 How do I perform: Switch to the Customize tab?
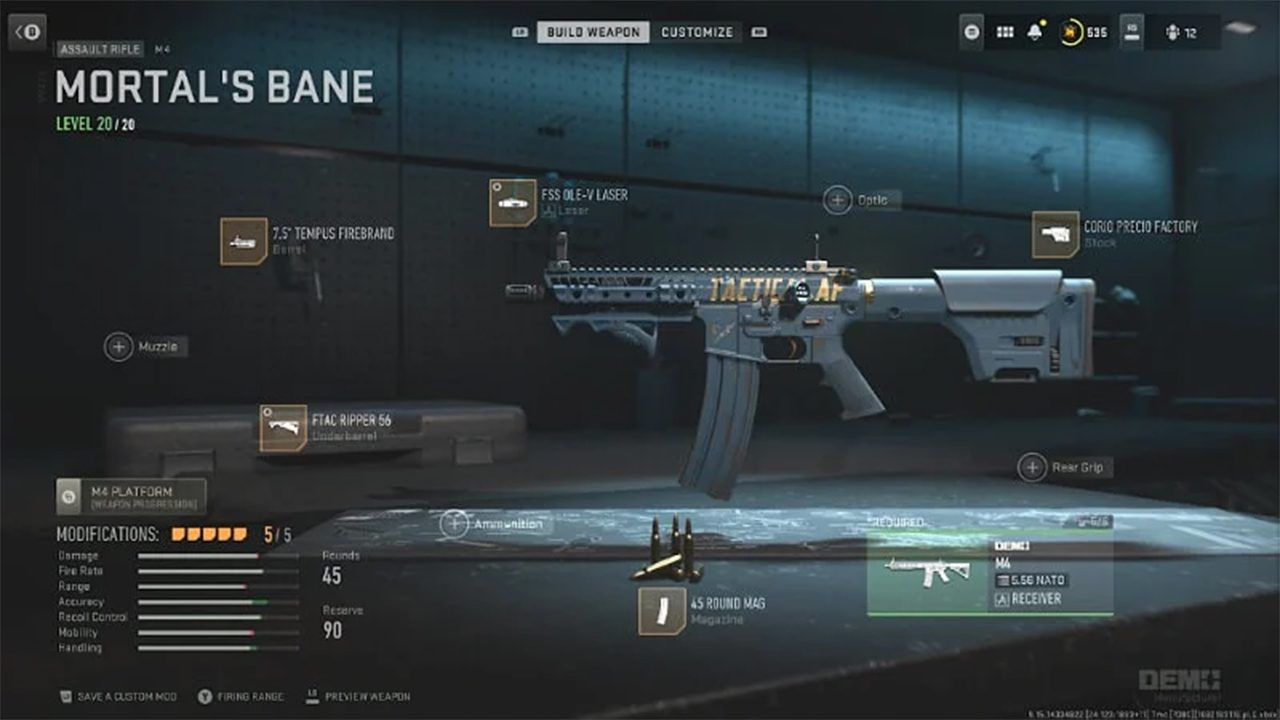coord(697,32)
